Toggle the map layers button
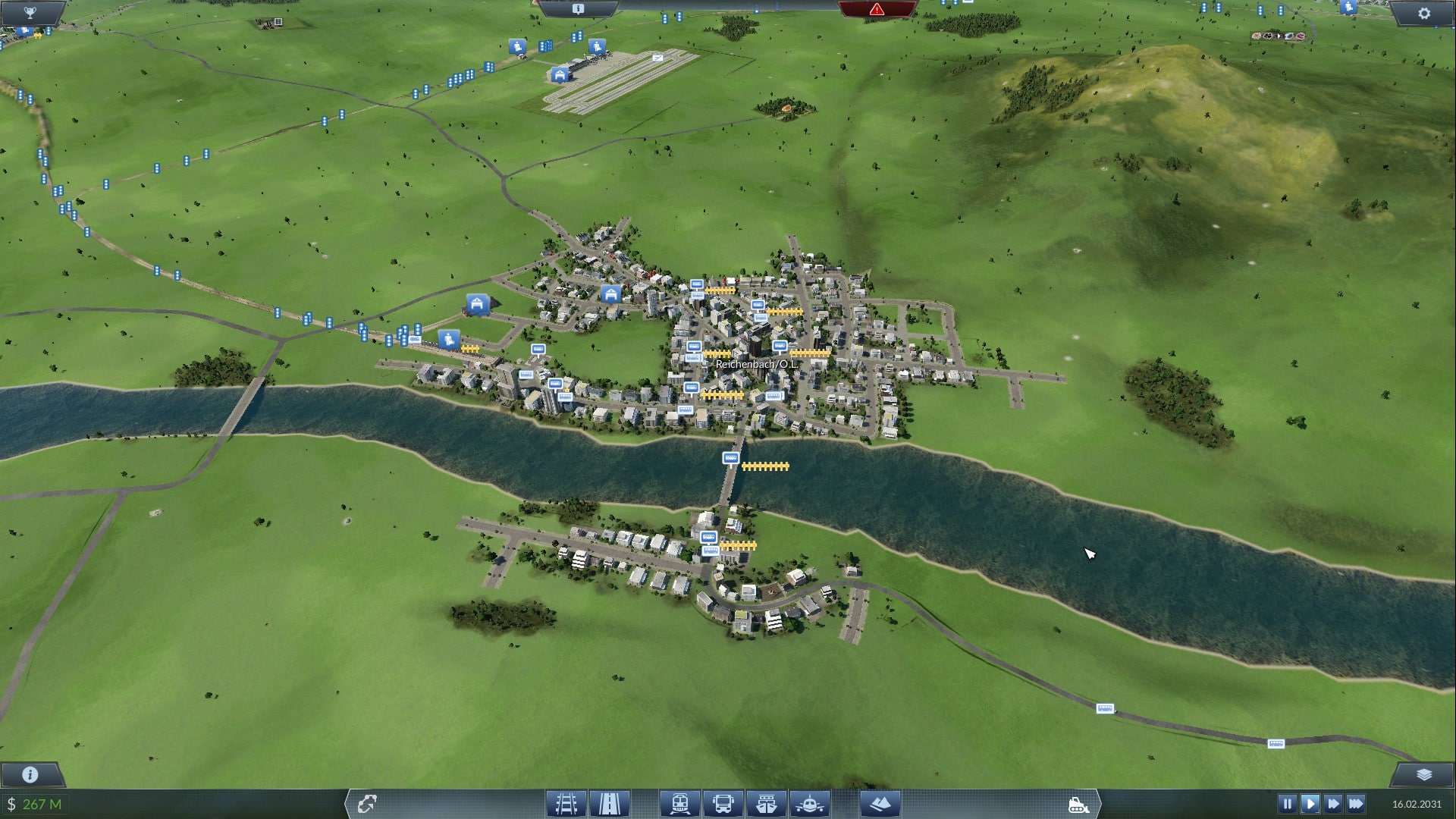The width and height of the screenshot is (1456, 819). click(1423, 774)
